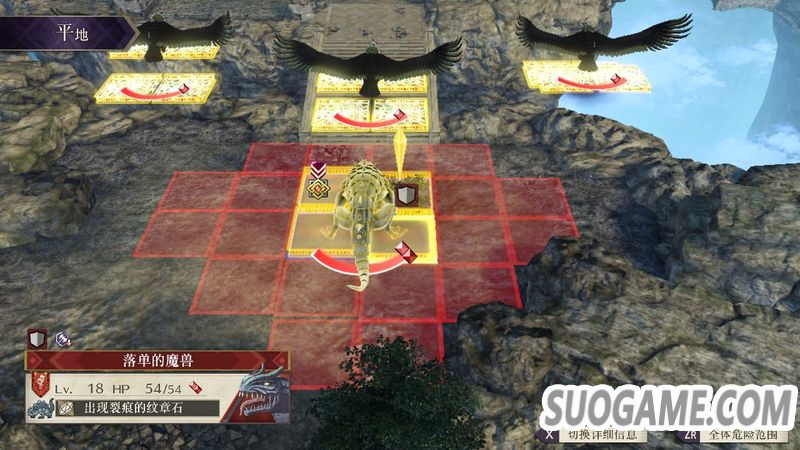Click the beast portrait in the unit panel
The image size is (800, 450).
click(x=260, y=393)
